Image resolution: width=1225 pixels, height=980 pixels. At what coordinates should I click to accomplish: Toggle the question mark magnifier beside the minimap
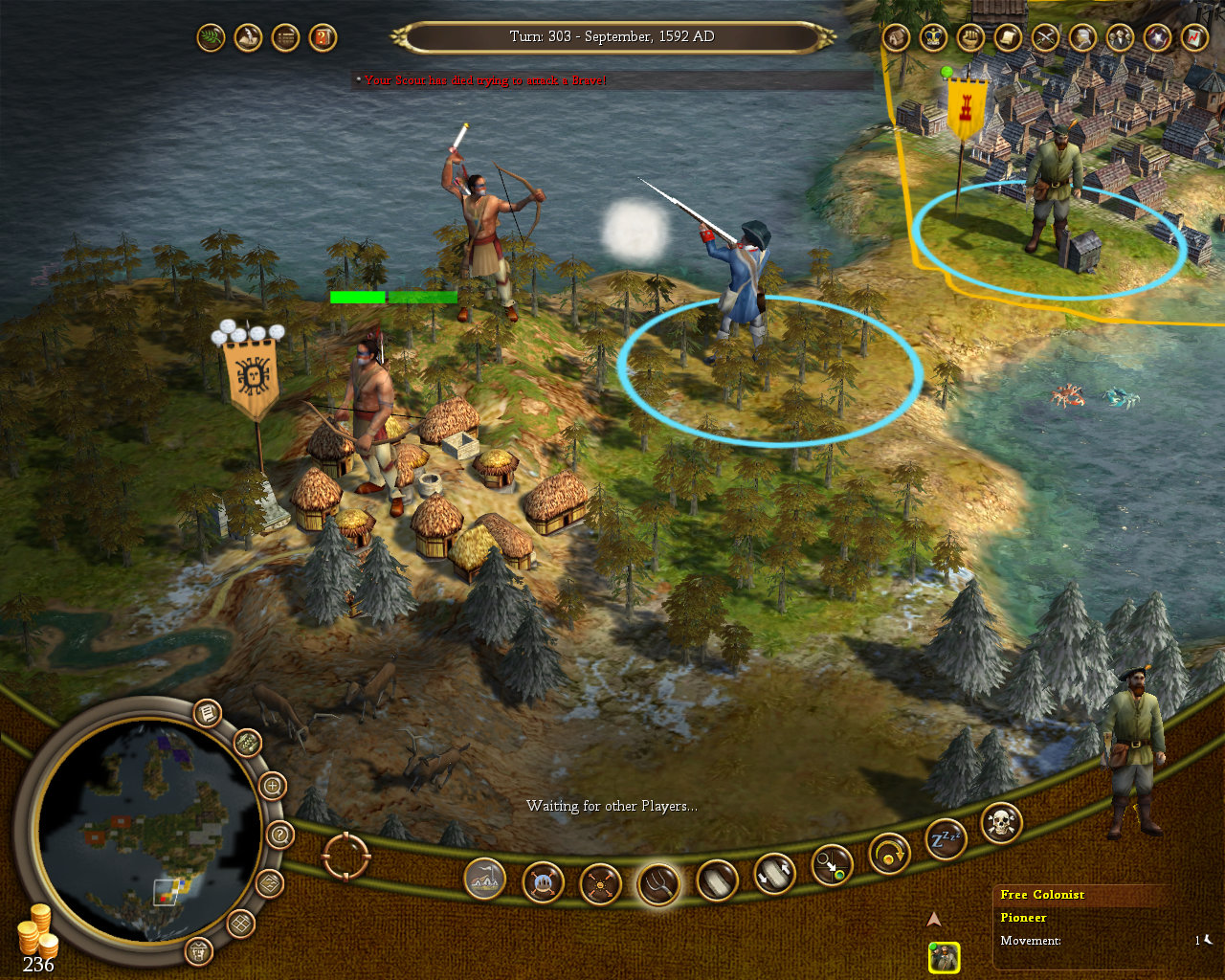[279, 835]
